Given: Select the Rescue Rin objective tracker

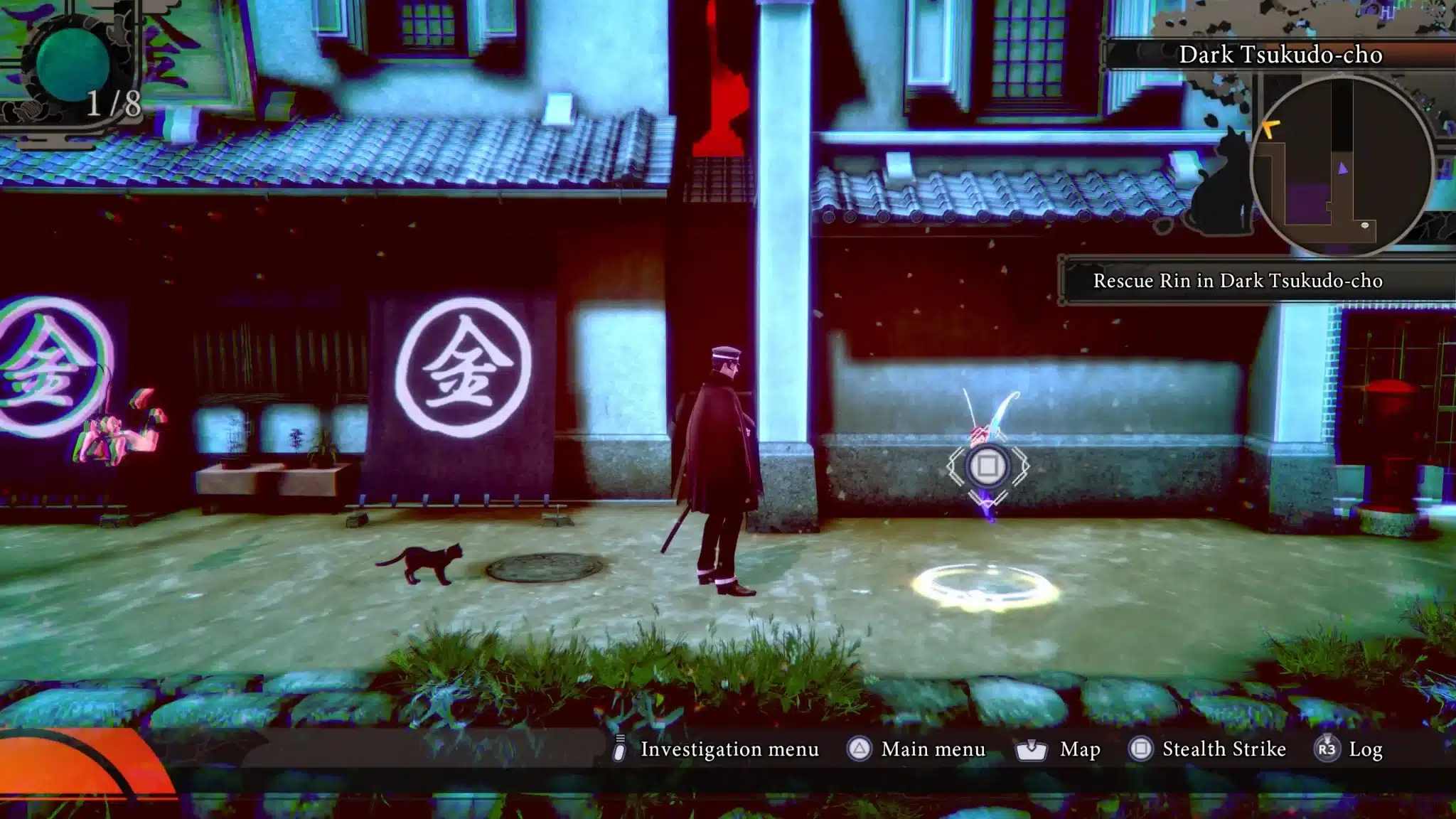Looking at the screenshot, I should point(1237,281).
